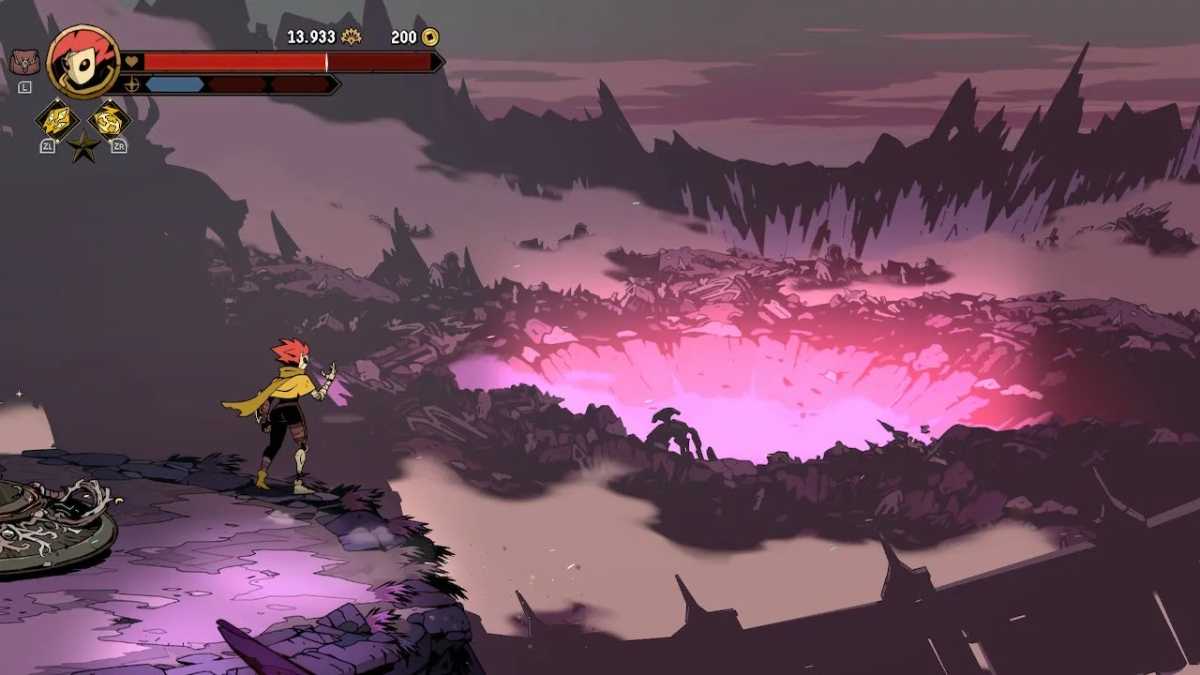Click the gold coin currency icon
This screenshot has height=675, width=1200.
coord(430,37)
